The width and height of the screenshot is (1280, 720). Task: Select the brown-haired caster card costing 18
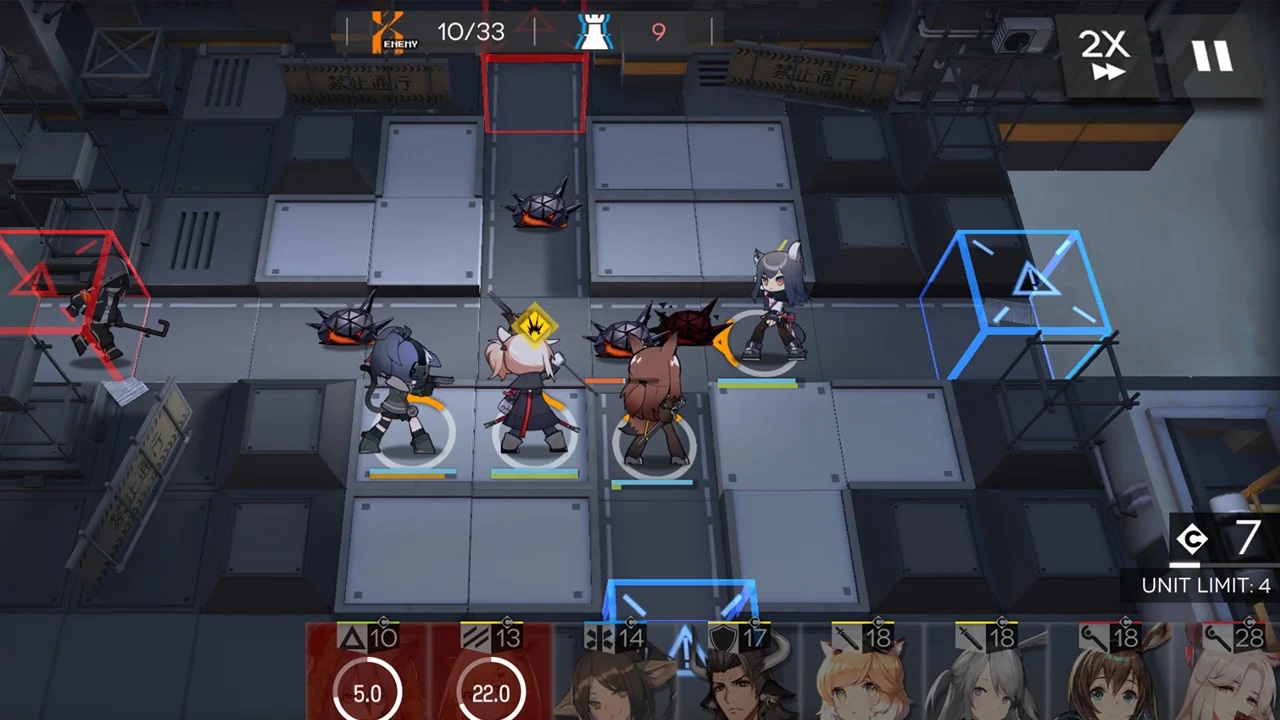(1111, 675)
